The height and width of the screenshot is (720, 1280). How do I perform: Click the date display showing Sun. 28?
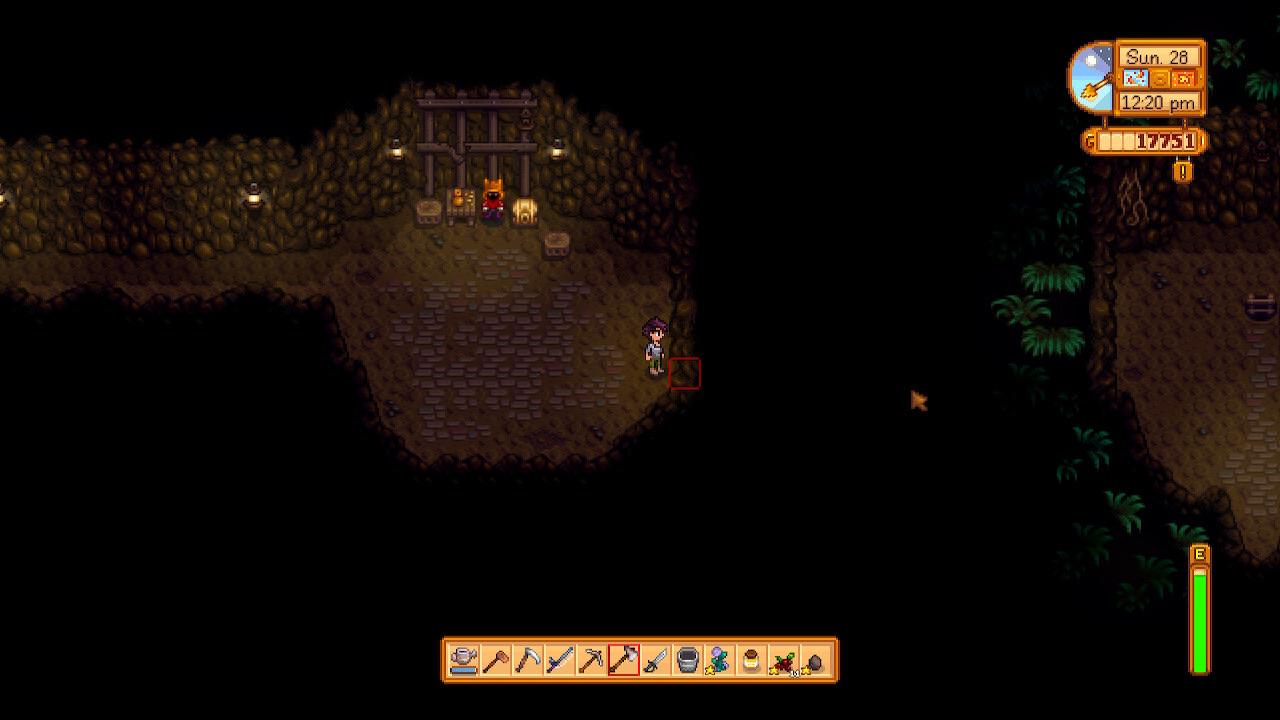pyautogui.click(x=1158, y=57)
